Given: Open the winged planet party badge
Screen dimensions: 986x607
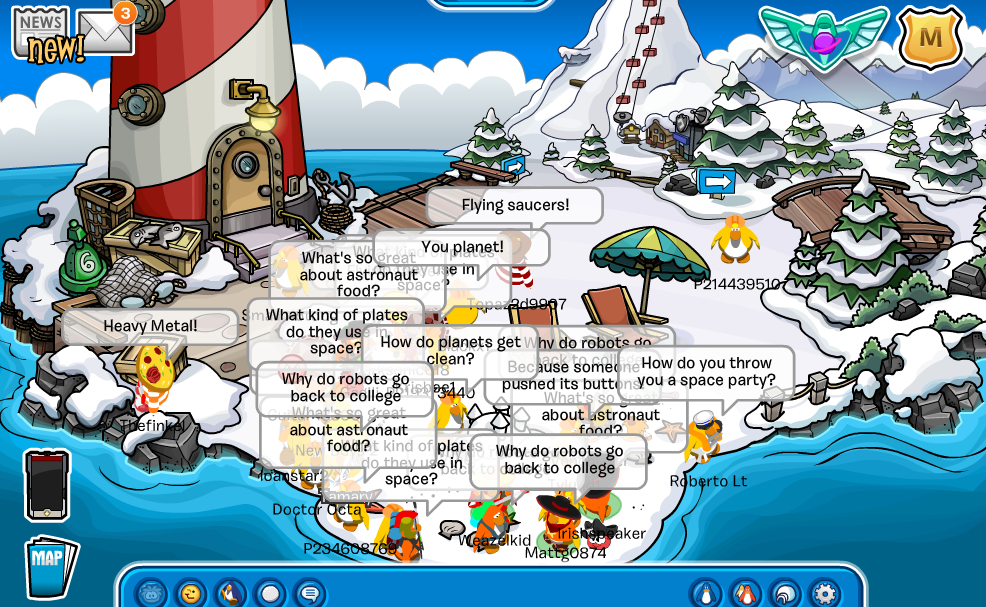Looking at the screenshot, I should [823, 36].
